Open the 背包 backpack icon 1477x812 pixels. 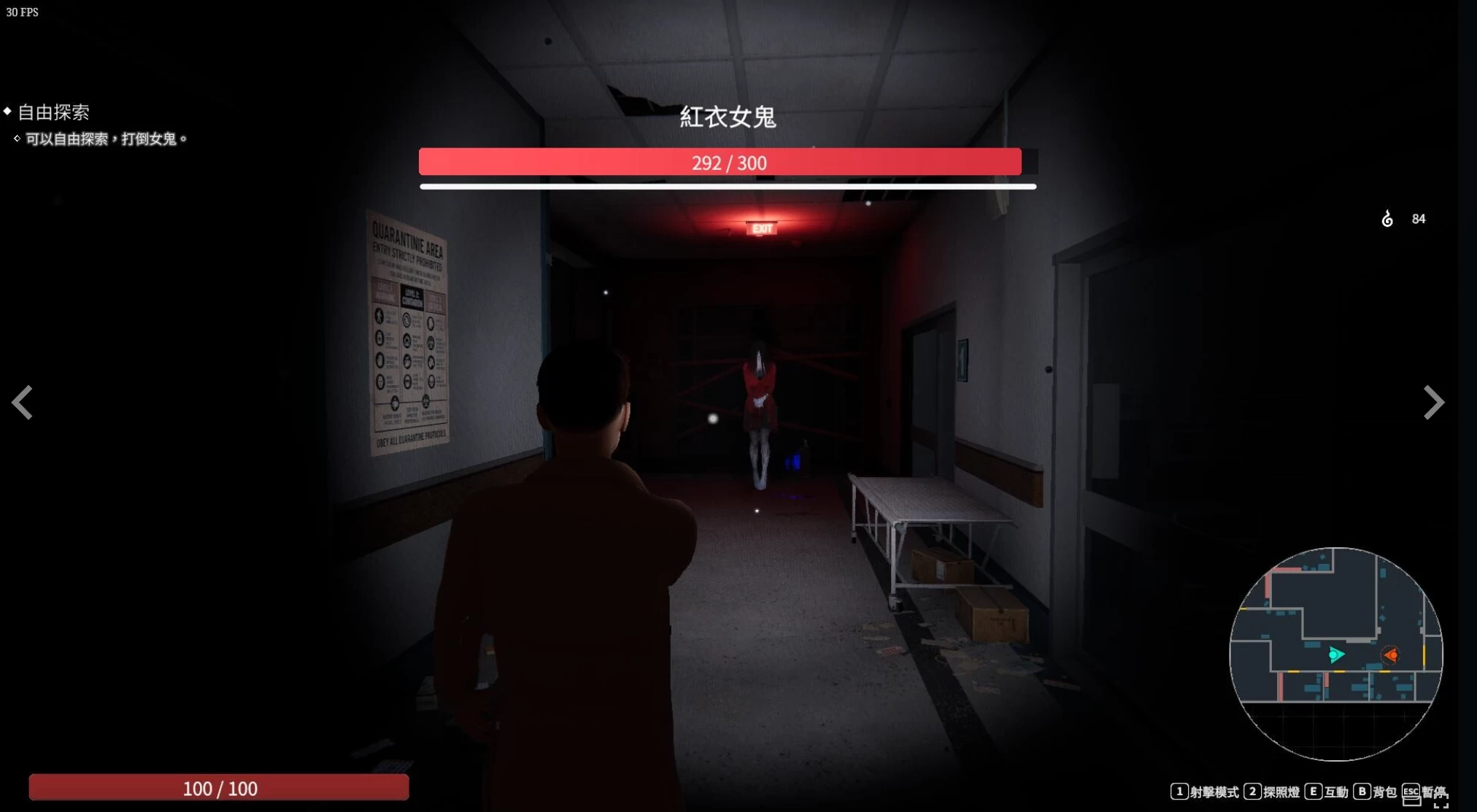[1384, 792]
